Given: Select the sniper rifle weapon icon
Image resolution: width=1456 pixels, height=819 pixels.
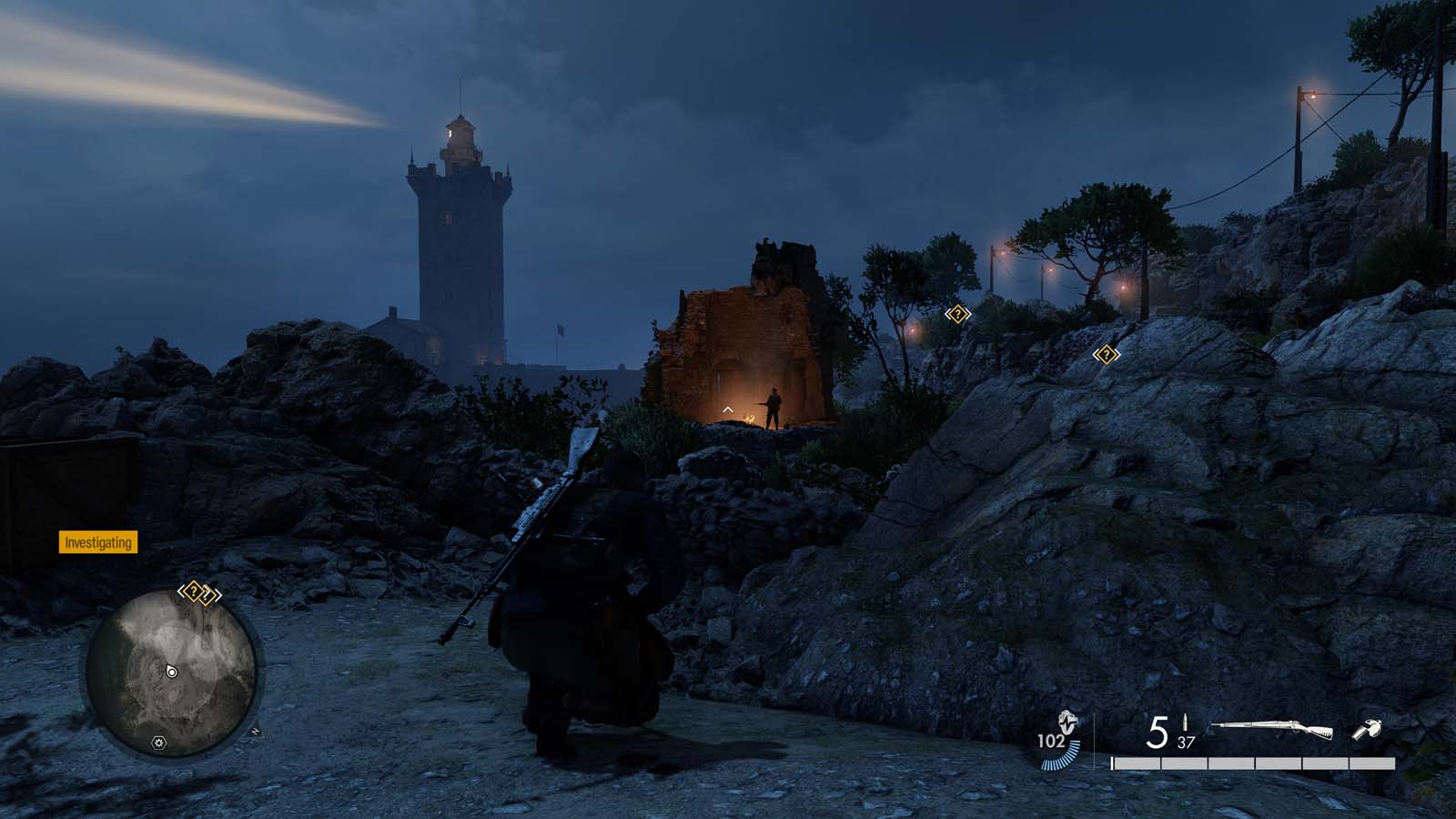Looking at the screenshot, I should point(1273,730).
